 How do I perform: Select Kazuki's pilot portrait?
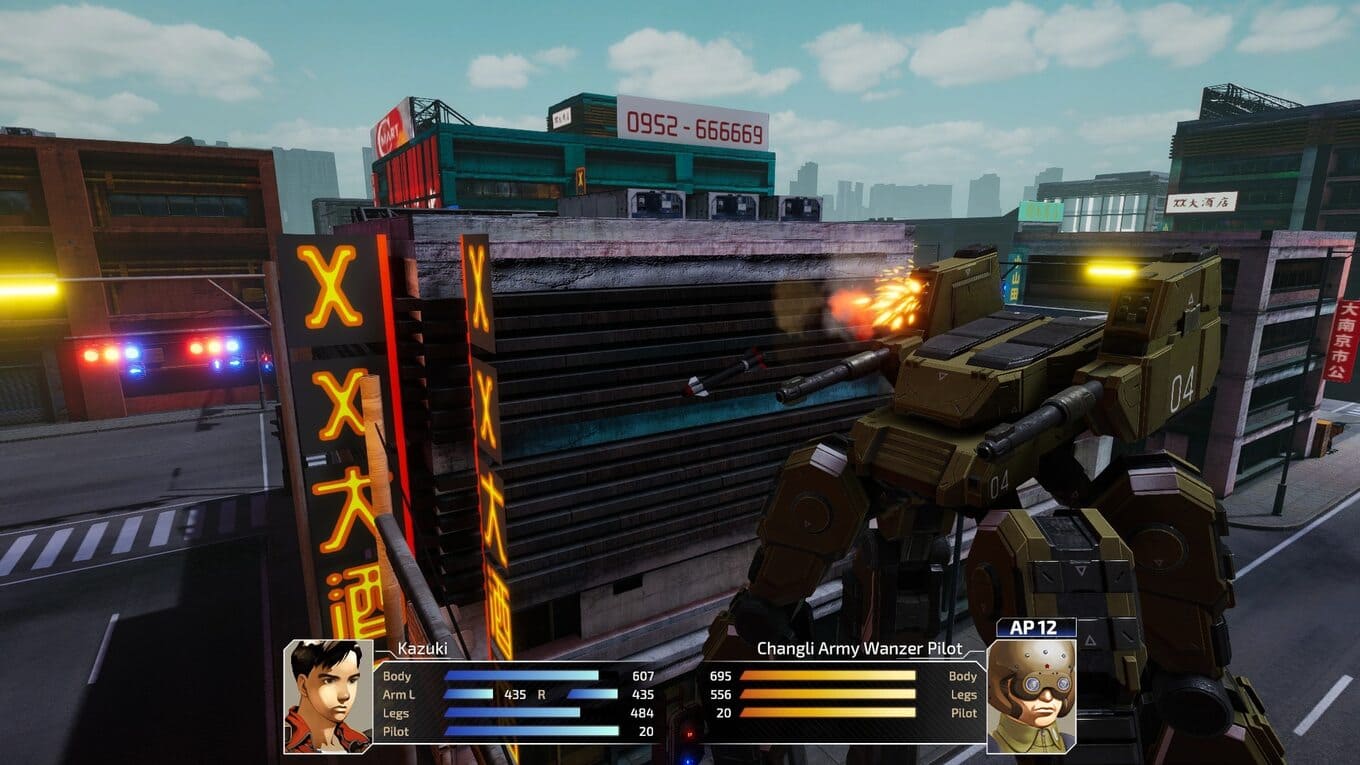click(x=328, y=696)
